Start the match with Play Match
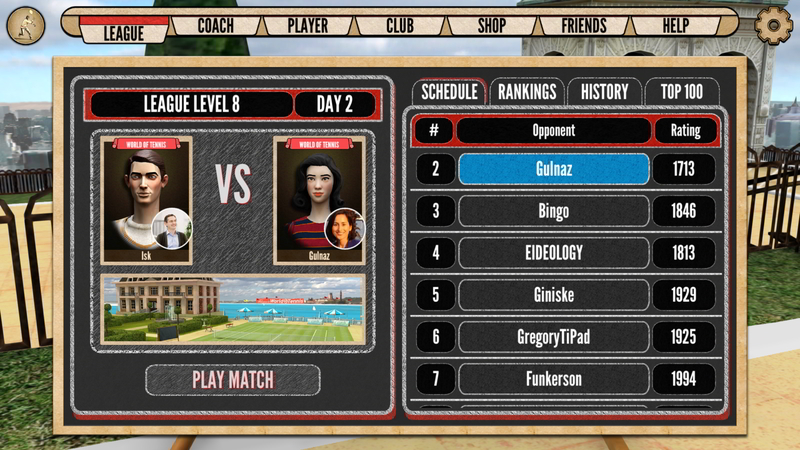The height and width of the screenshot is (450, 800). 233,380
